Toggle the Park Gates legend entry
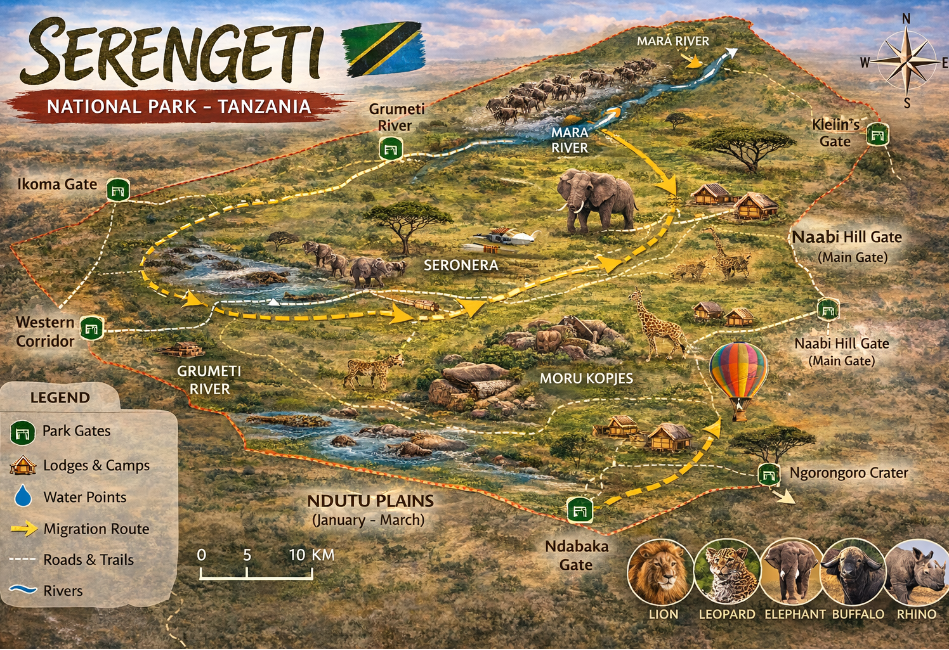Screen dimensions: 949x650 pyautogui.click(x=76, y=432)
